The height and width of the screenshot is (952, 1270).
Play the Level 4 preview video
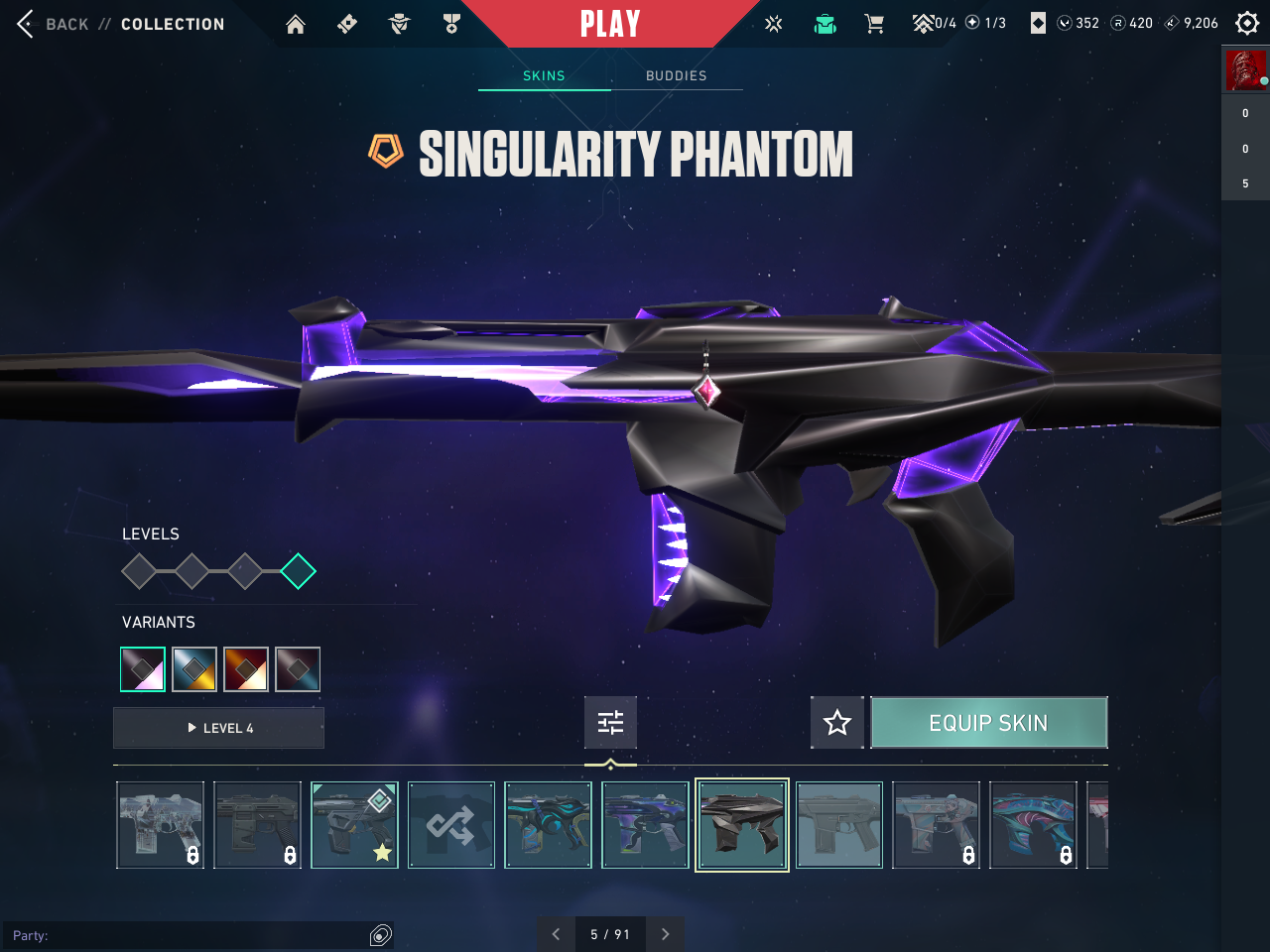(x=219, y=728)
